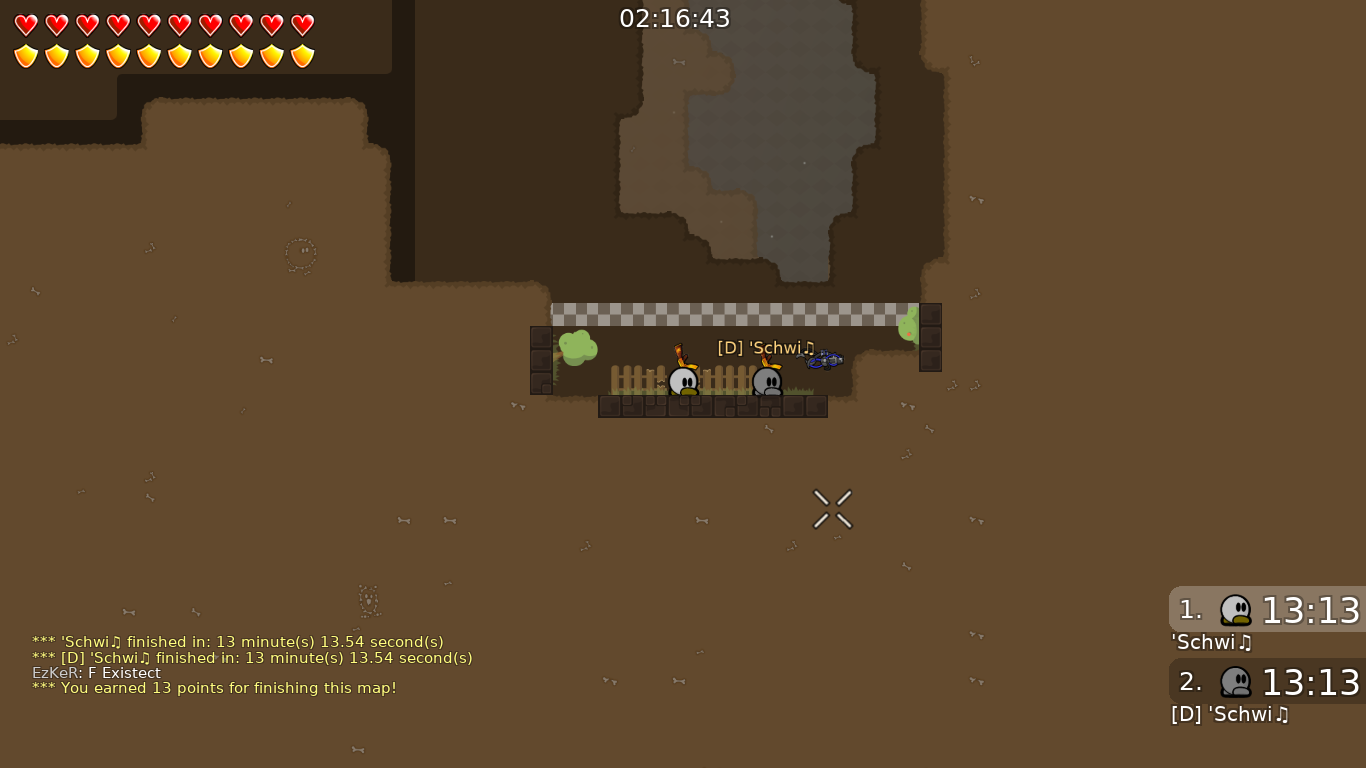Click the 'You earned 13 points' message

click(214, 688)
